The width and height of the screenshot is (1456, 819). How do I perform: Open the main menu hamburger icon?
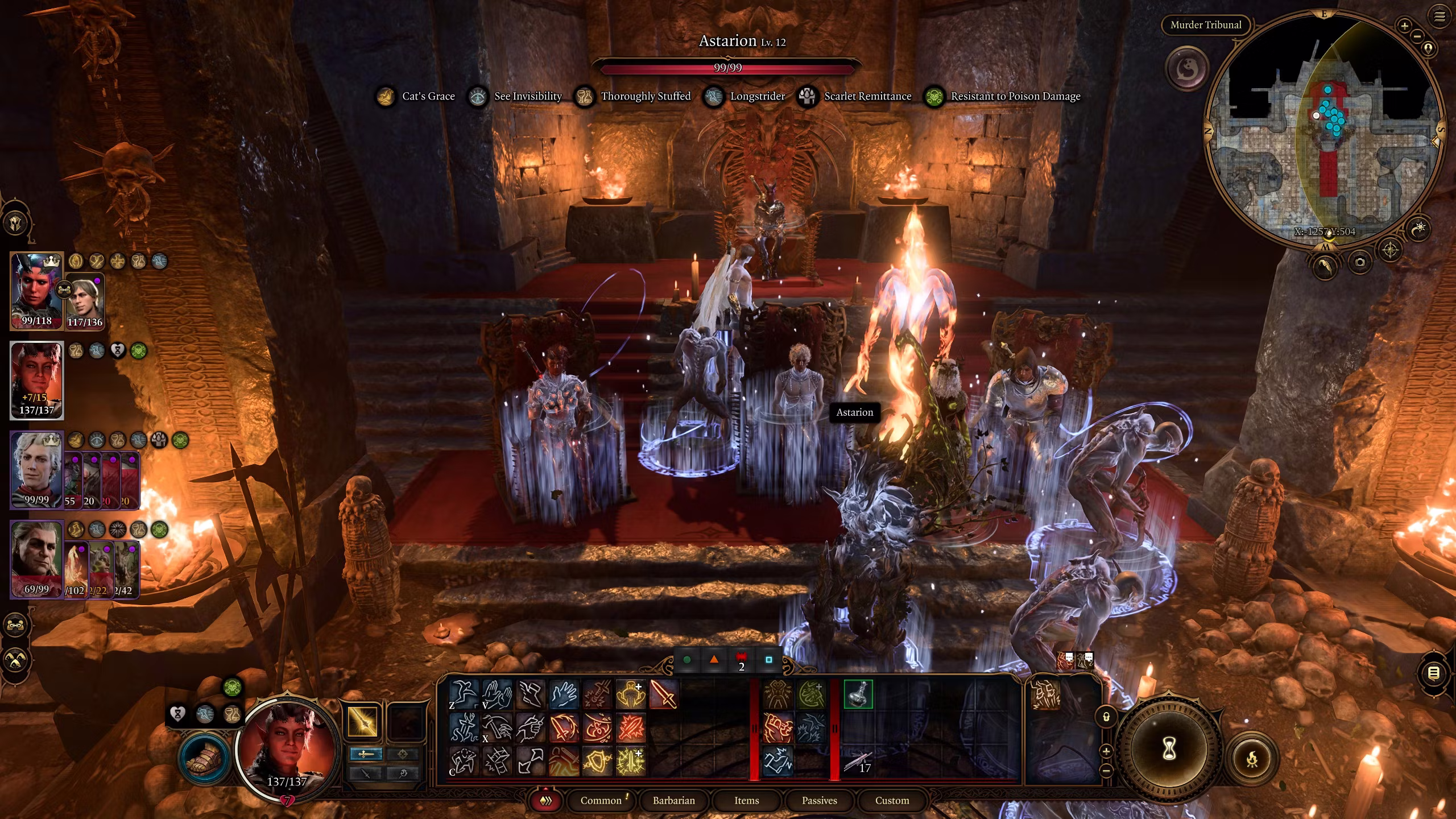pos(1440,16)
